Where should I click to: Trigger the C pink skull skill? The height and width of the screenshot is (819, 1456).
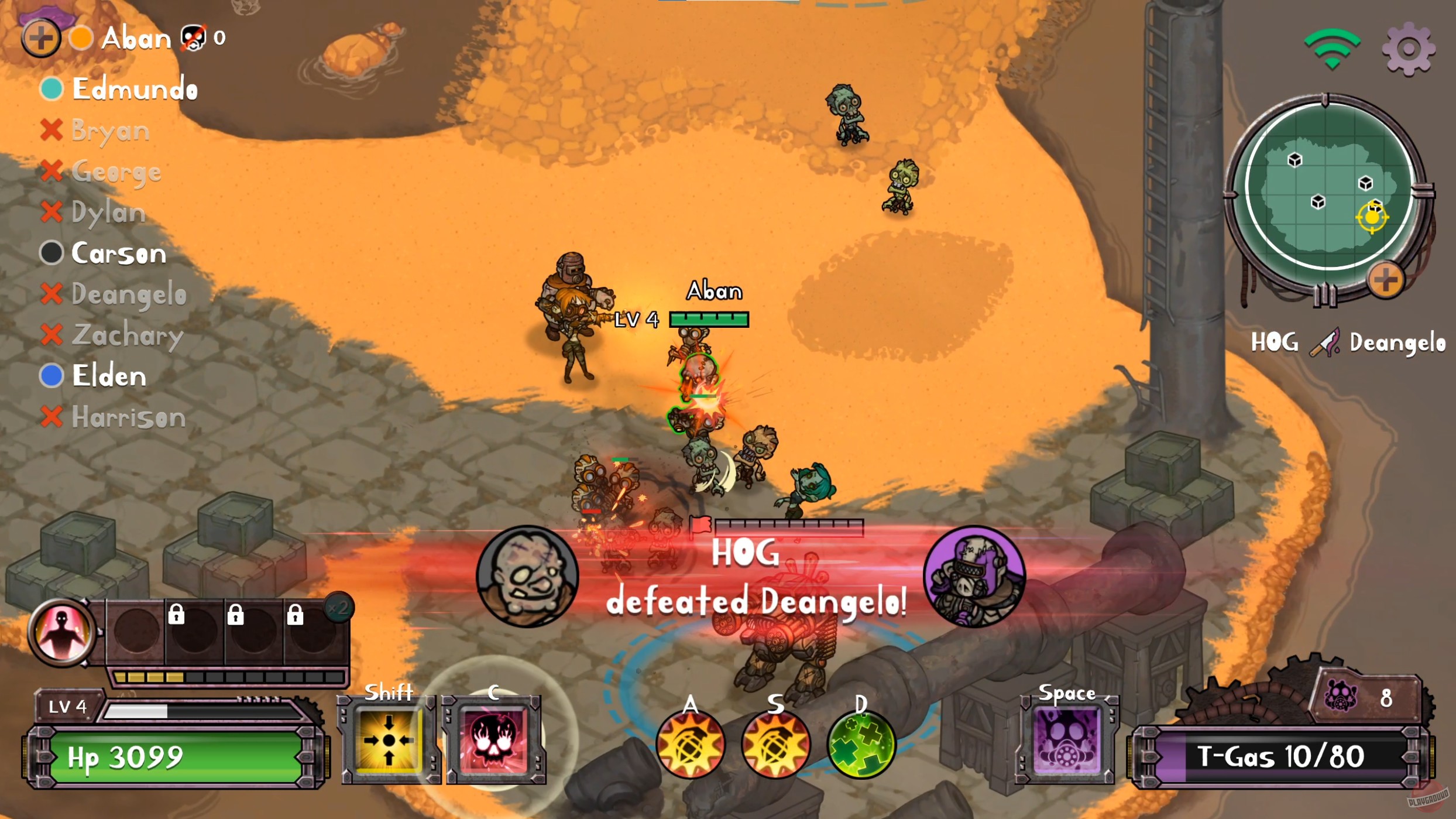pos(495,739)
